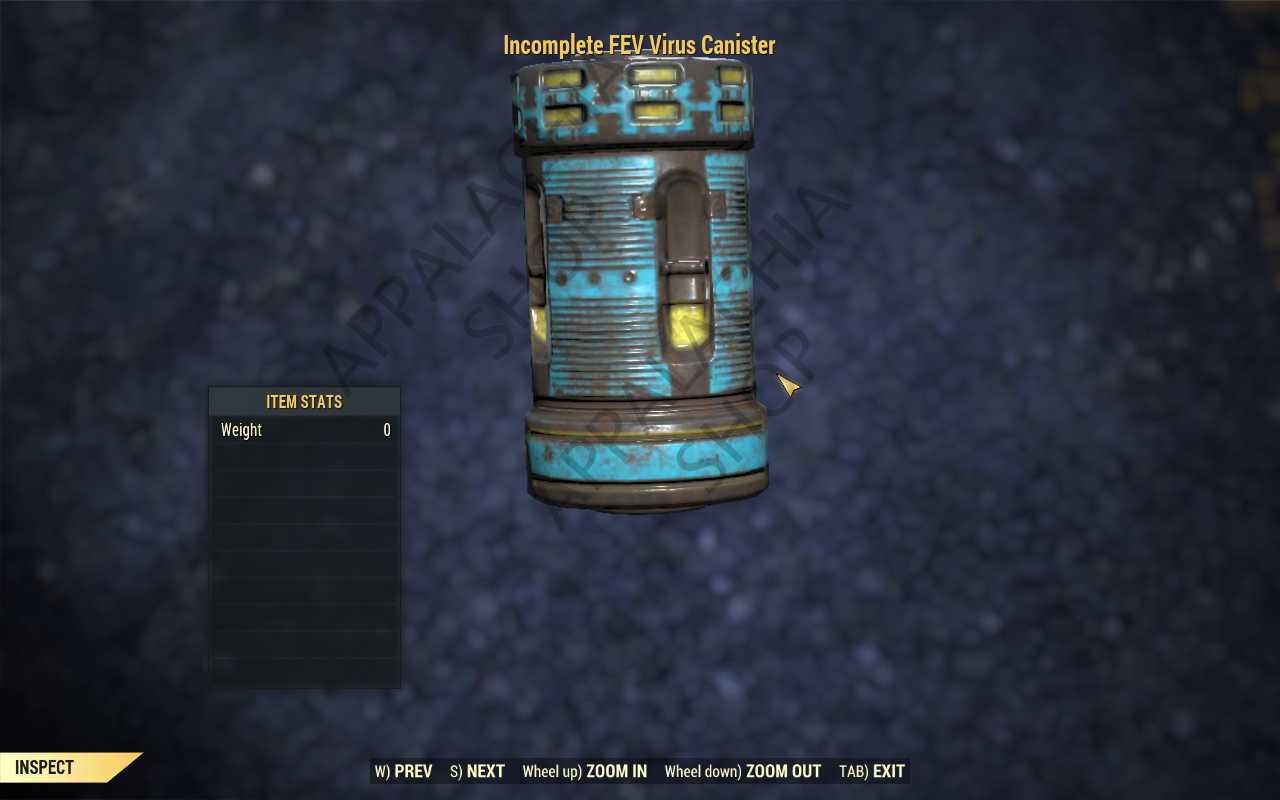Exit the inspect view
This screenshot has height=800, width=1280.
871,771
